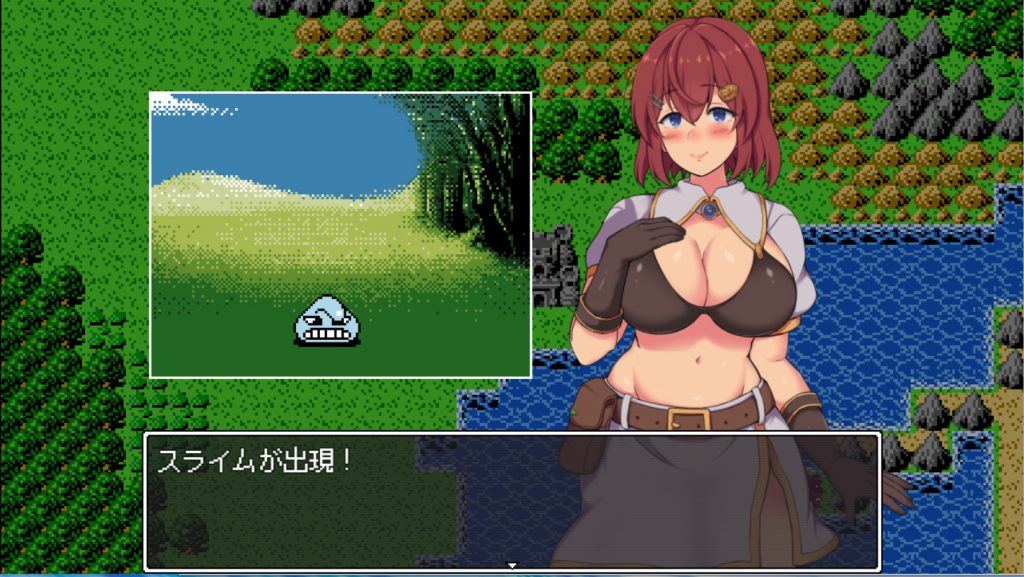This screenshot has width=1024, height=577.
Task: Click the continue arrow below the message box
Action: point(512,566)
